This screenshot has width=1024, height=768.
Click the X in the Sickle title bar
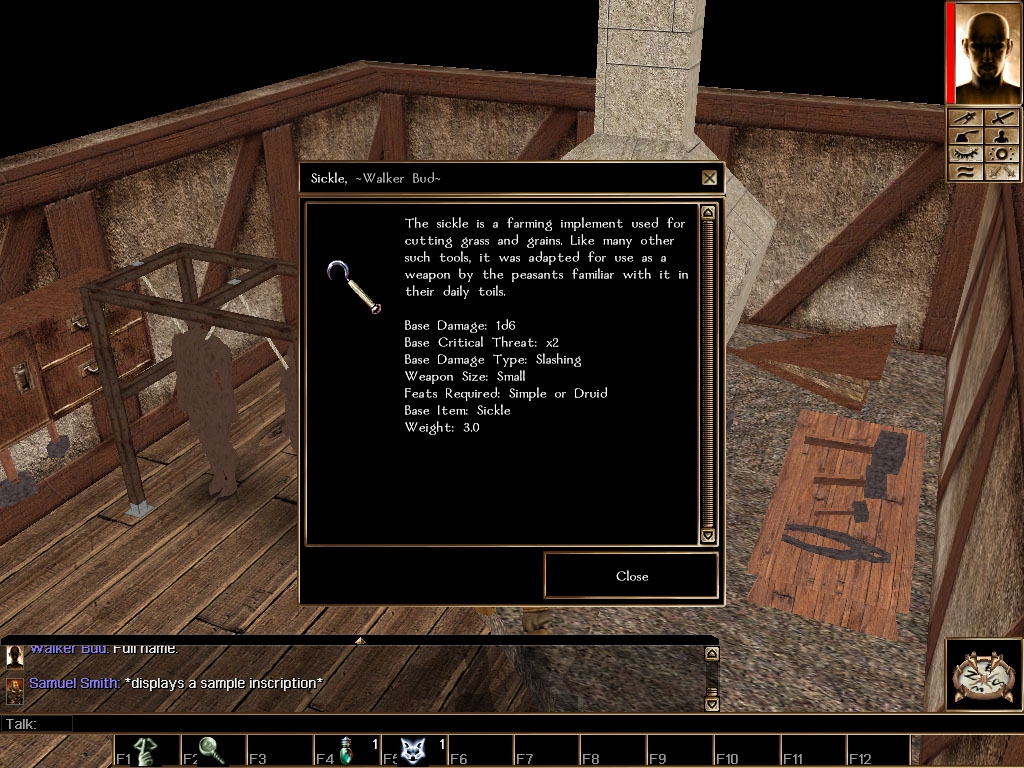(x=709, y=178)
